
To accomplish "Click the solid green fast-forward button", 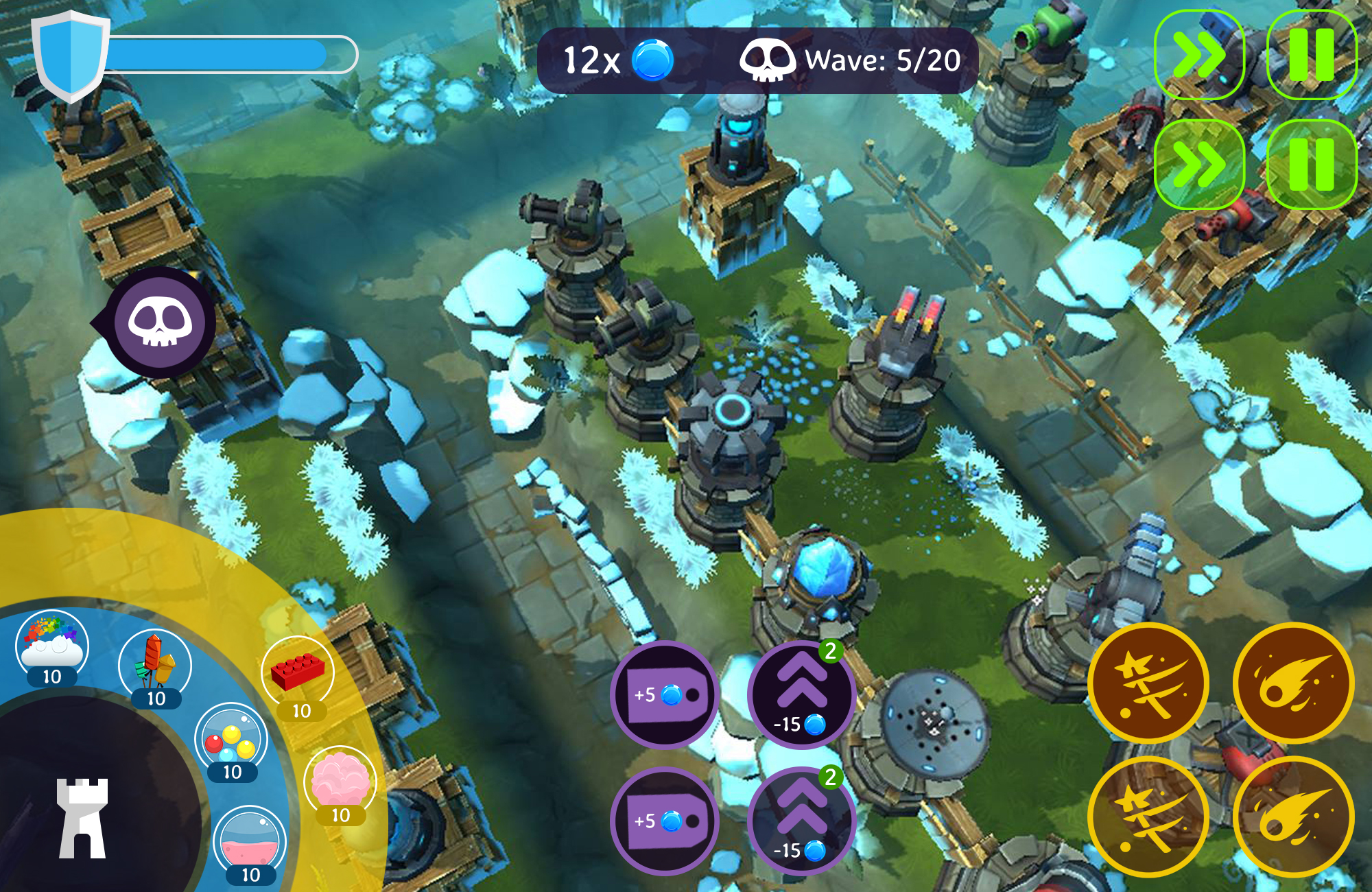I will [1199, 165].
